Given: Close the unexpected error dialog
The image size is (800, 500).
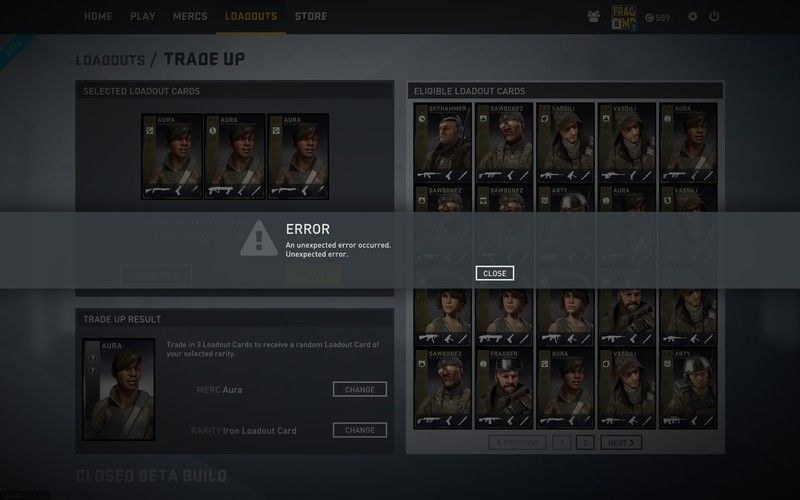Looking at the screenshot, I should (x=494, y=273).
